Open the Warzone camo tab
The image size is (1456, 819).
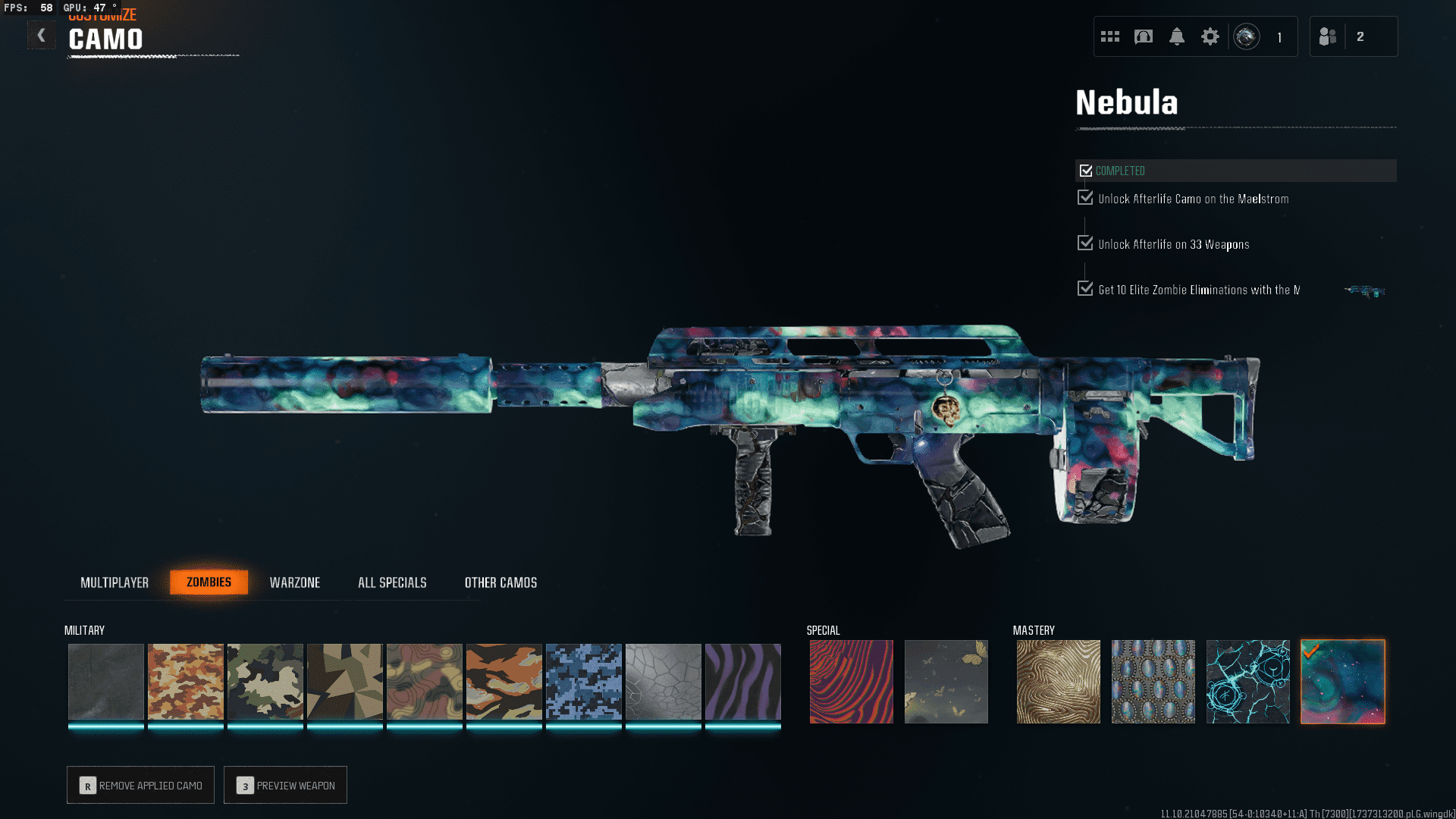[295, 582]
